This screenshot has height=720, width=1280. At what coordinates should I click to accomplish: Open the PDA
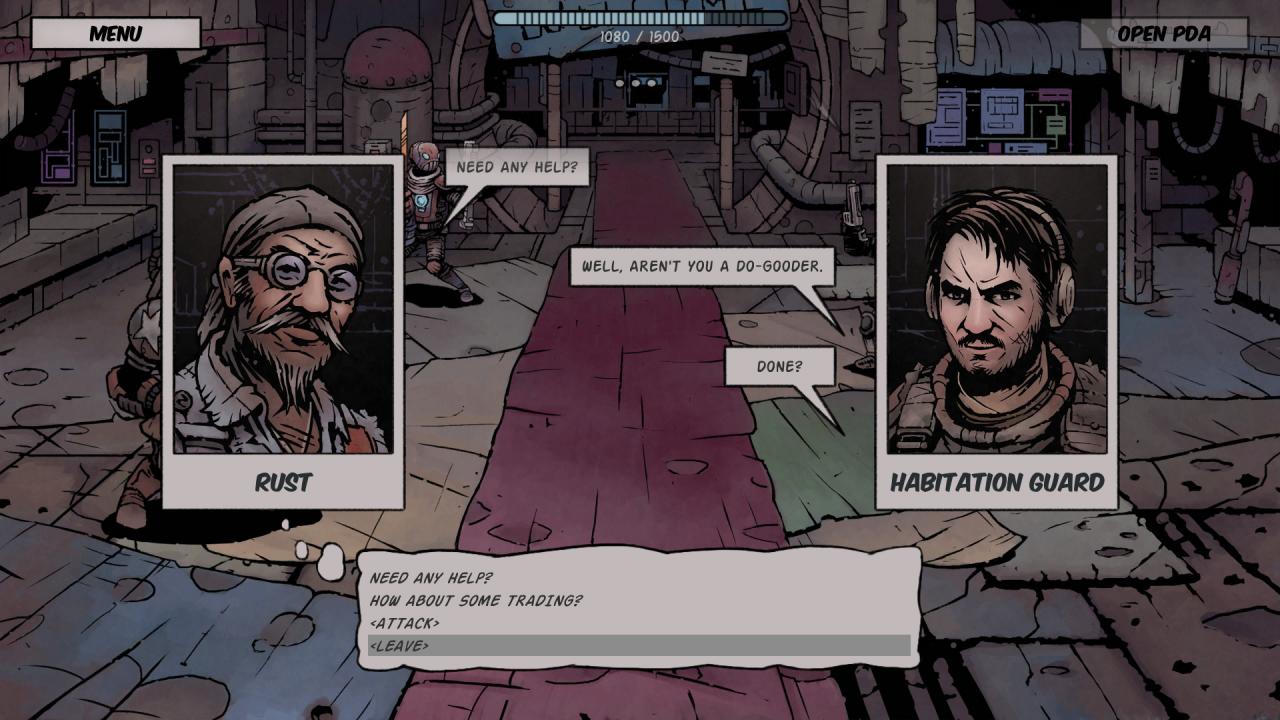tap(1163, 33)
